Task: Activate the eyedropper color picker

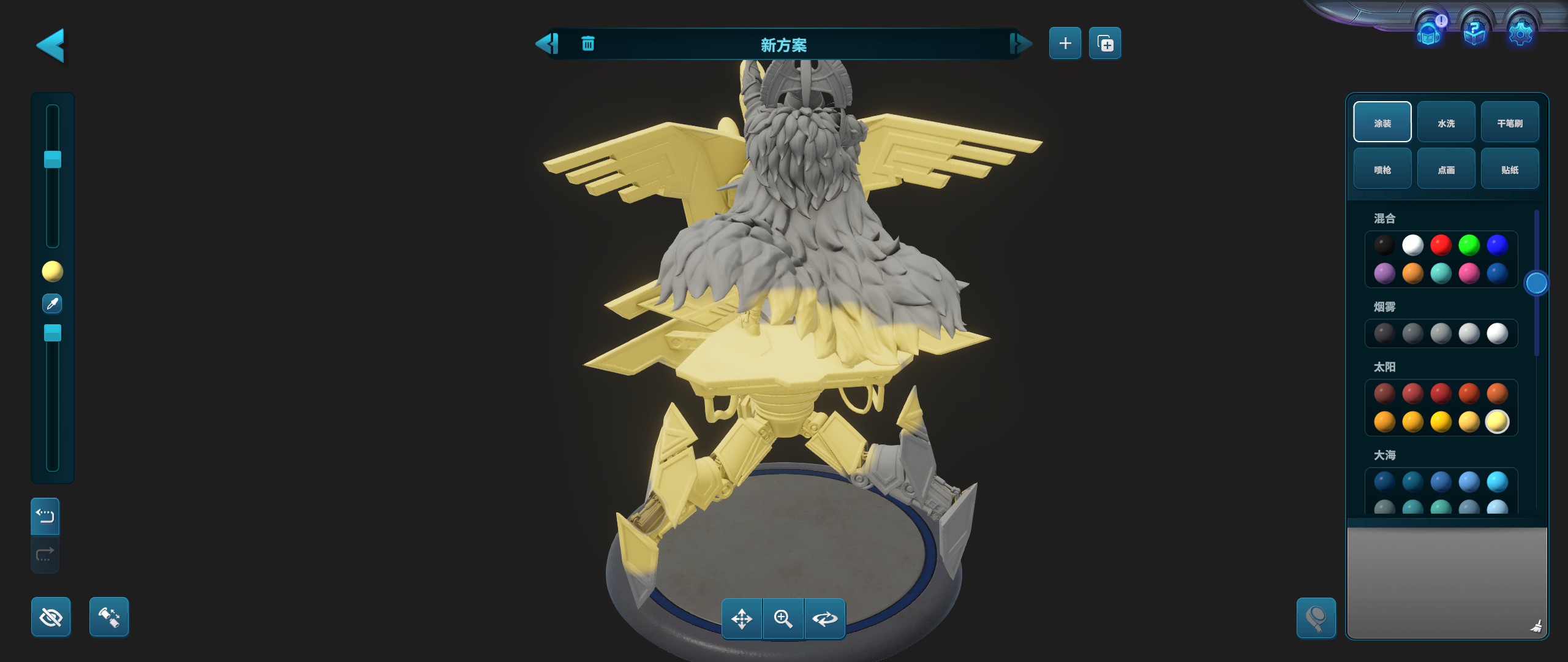Action: [52, 303]
